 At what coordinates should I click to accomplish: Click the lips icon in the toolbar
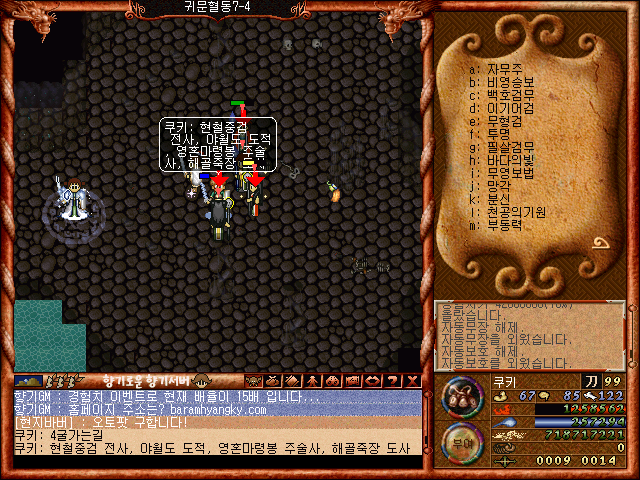371,380
